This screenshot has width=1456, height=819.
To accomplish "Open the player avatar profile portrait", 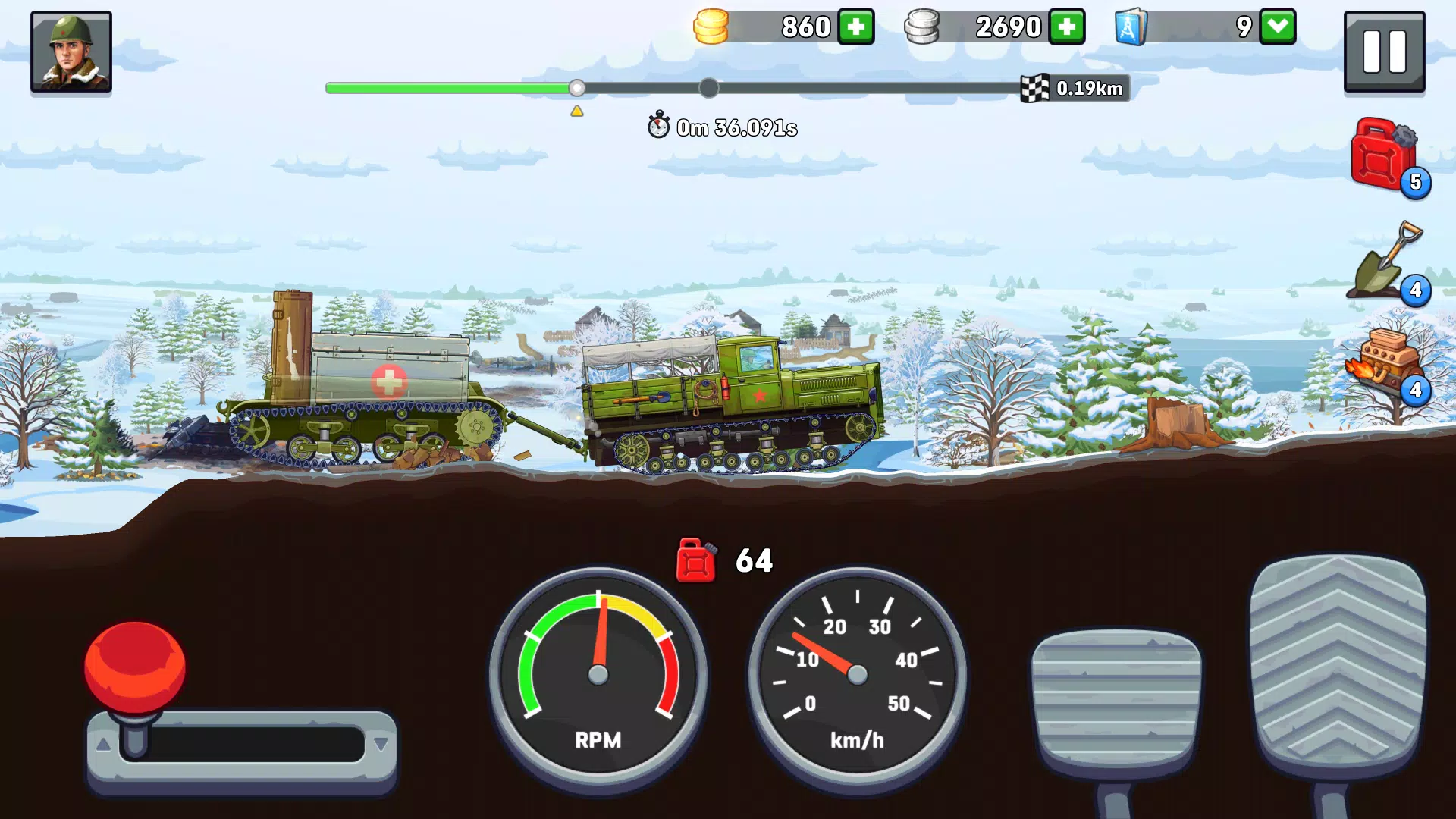I will 71,52.
